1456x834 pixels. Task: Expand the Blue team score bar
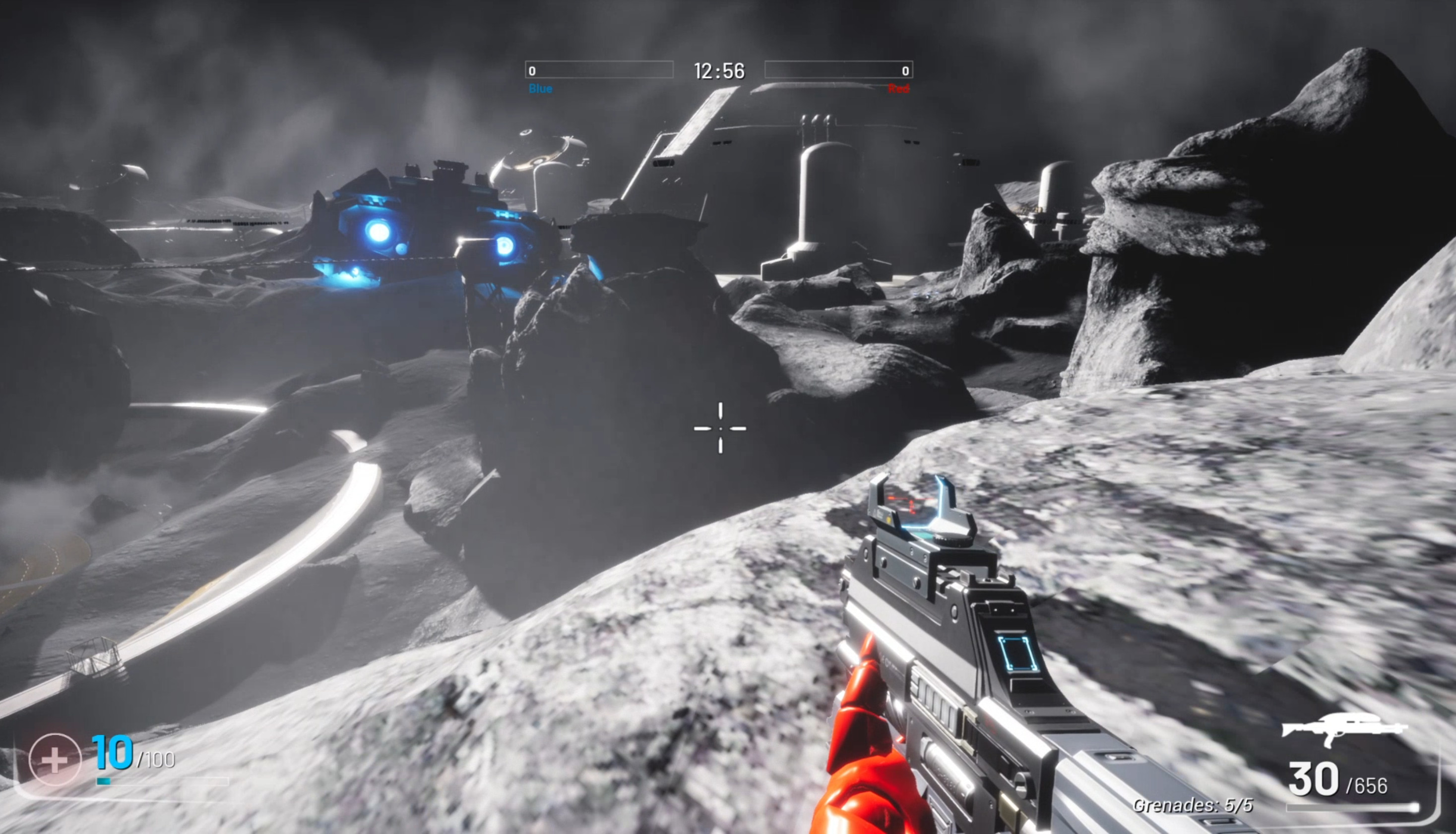point(600,70)
